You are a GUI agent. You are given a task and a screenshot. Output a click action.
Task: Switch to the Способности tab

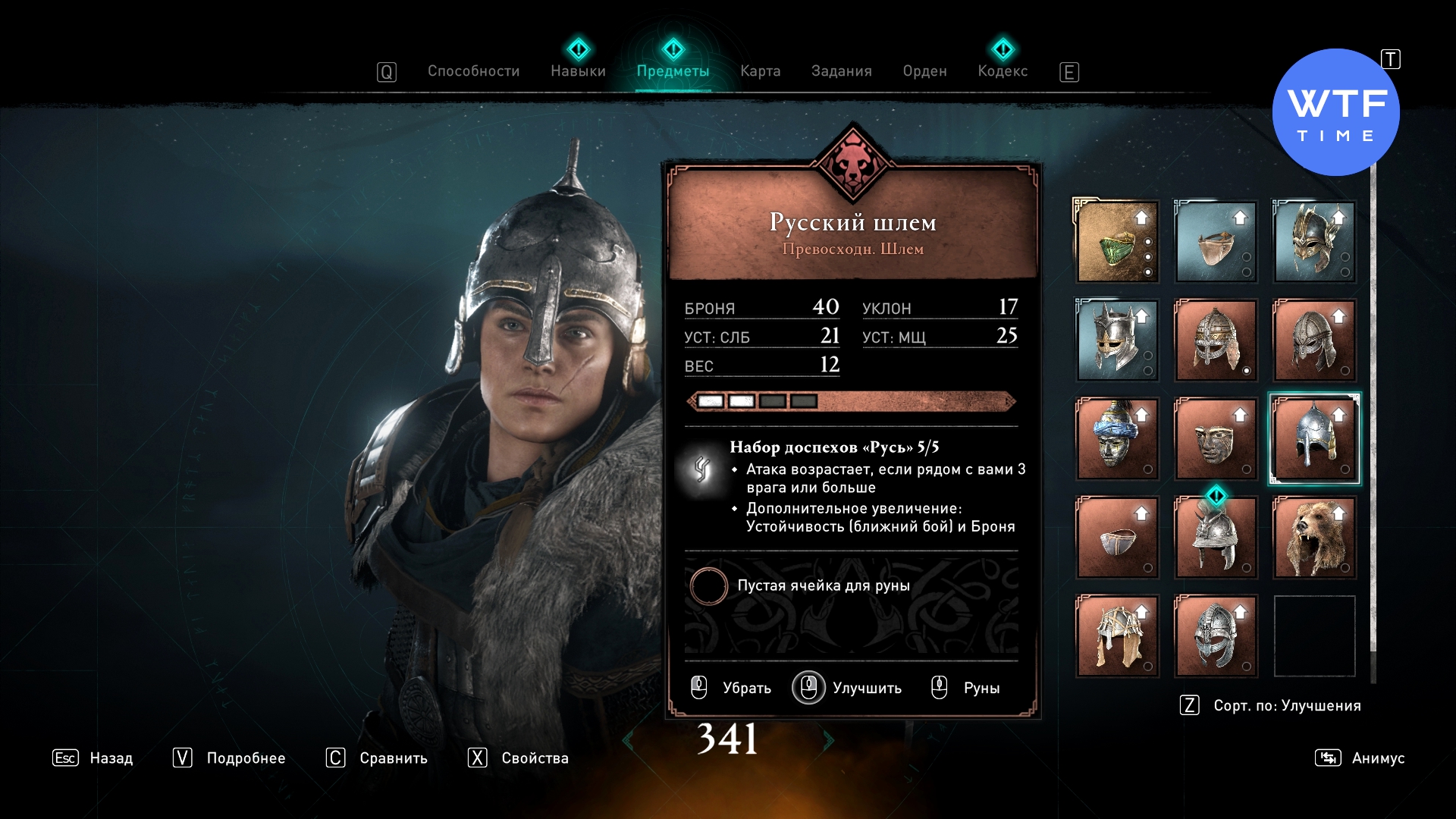tap(473, 71)
